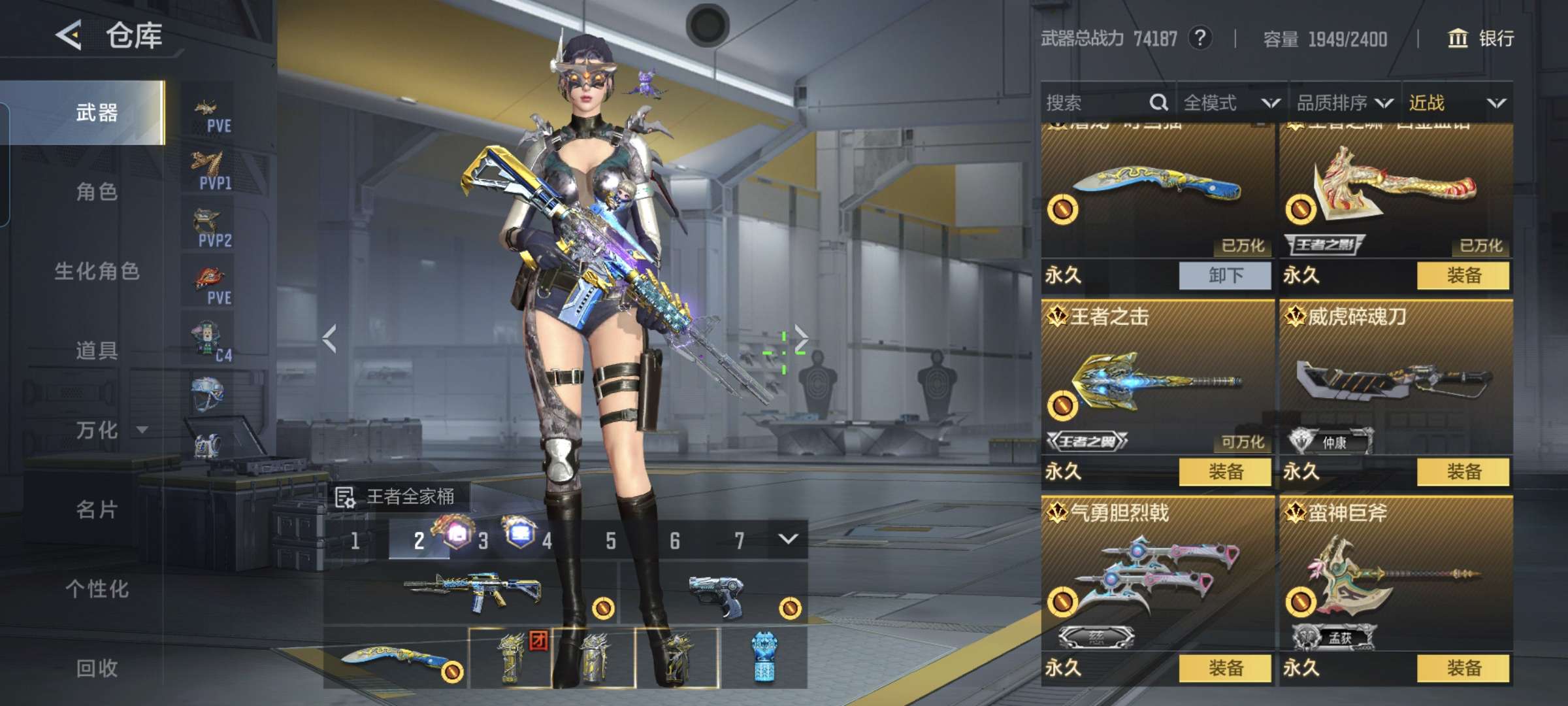The width and height of the screenshot is (1568, 706).
Task: Open the 名片 name card tab
Action: [x=97, y=510]
